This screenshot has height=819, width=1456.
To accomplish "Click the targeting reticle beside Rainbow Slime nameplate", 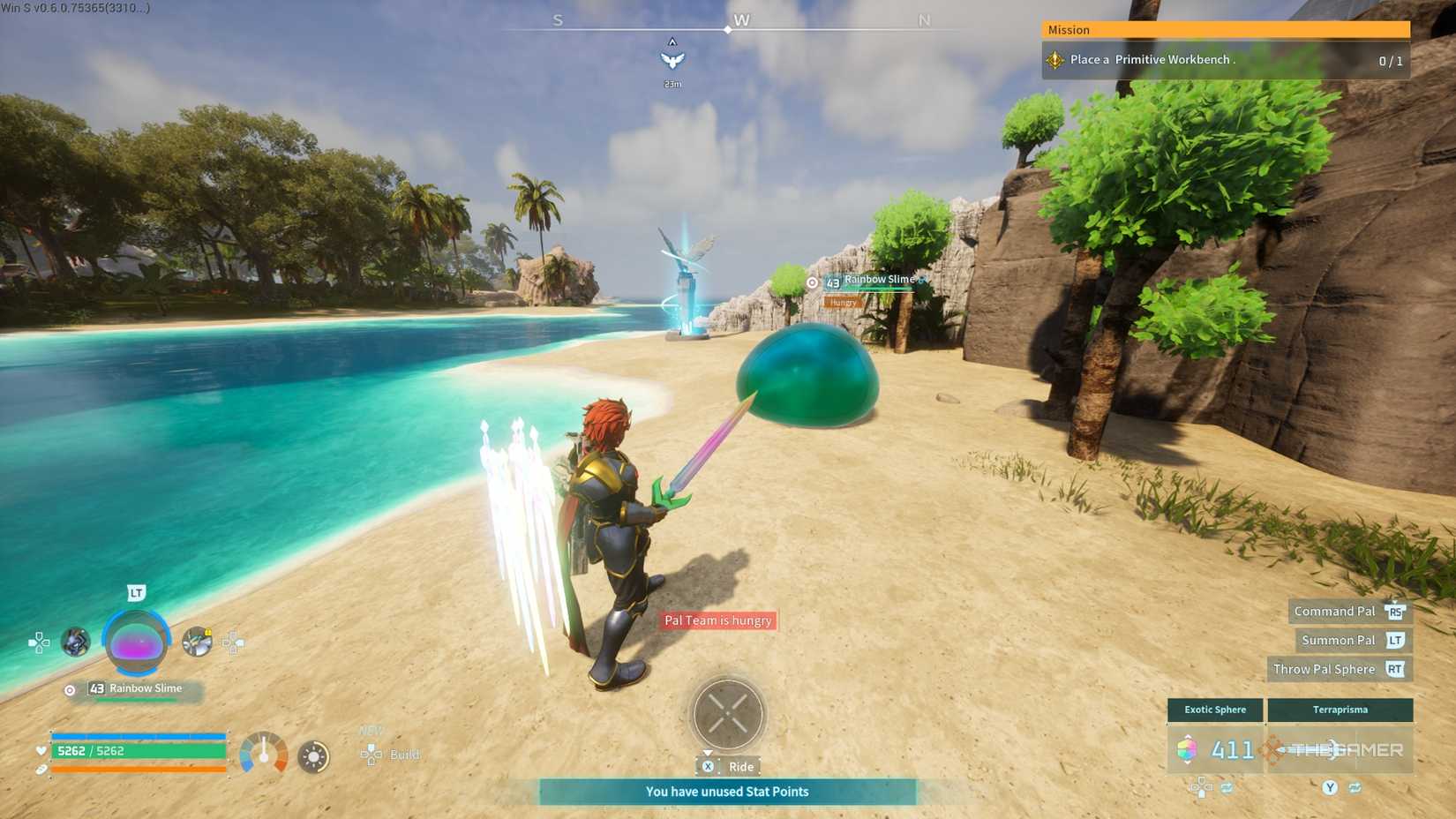I will pos(812,282).
